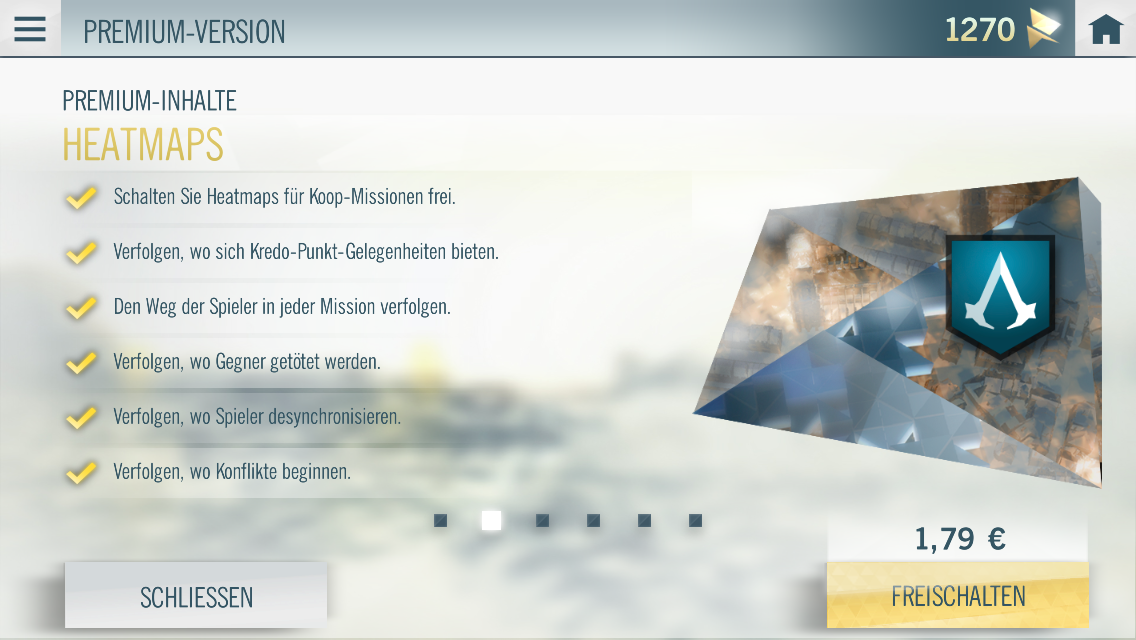Unlock Heatmaps with Freischalten button
The image size is (1136, 640).
[958, 596]
